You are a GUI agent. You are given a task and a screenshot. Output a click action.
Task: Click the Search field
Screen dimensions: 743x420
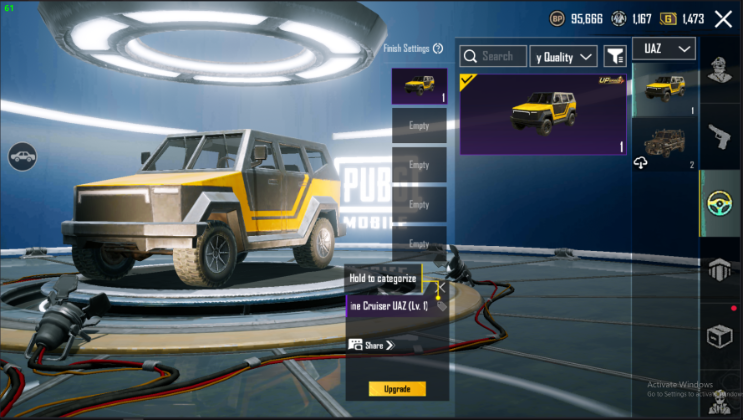493,57
